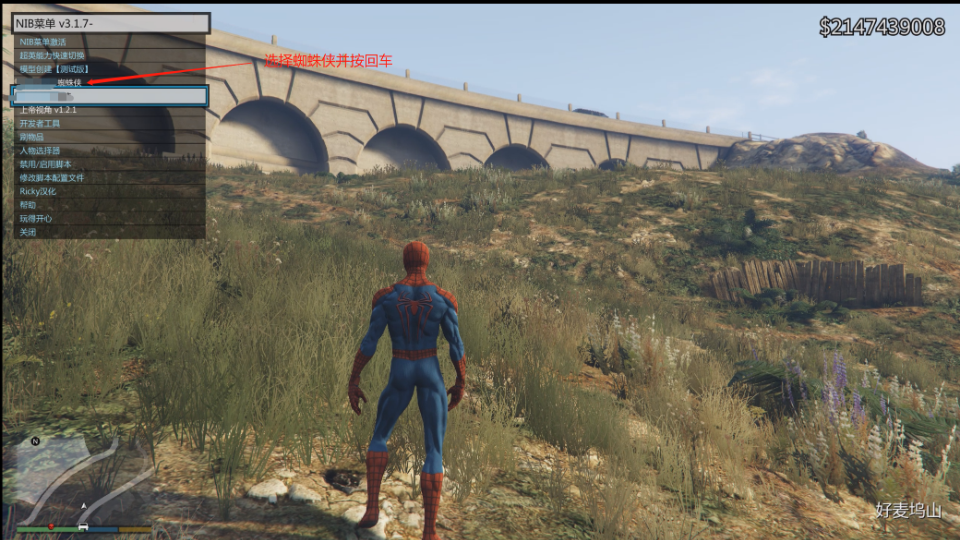Screen dimensions: 960x540
Task: Click the white car marker on minimap
Action: (84, 525)
